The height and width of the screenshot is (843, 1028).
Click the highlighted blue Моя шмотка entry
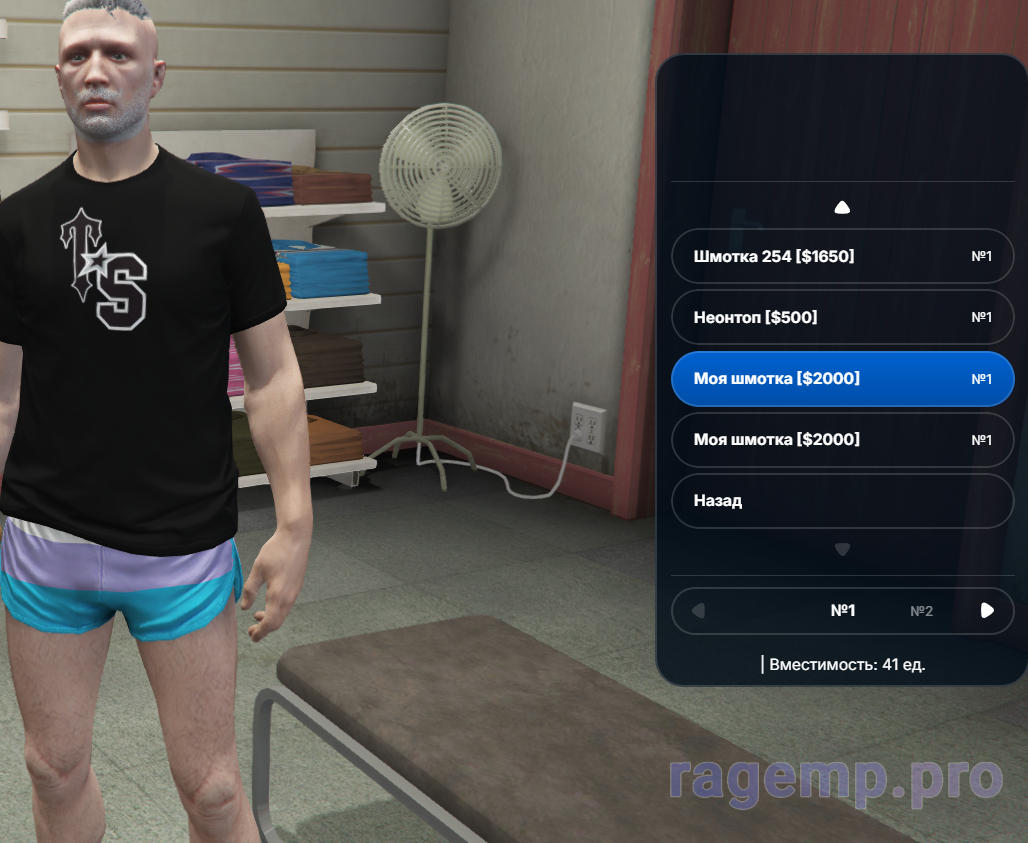(x=842, y=379)
